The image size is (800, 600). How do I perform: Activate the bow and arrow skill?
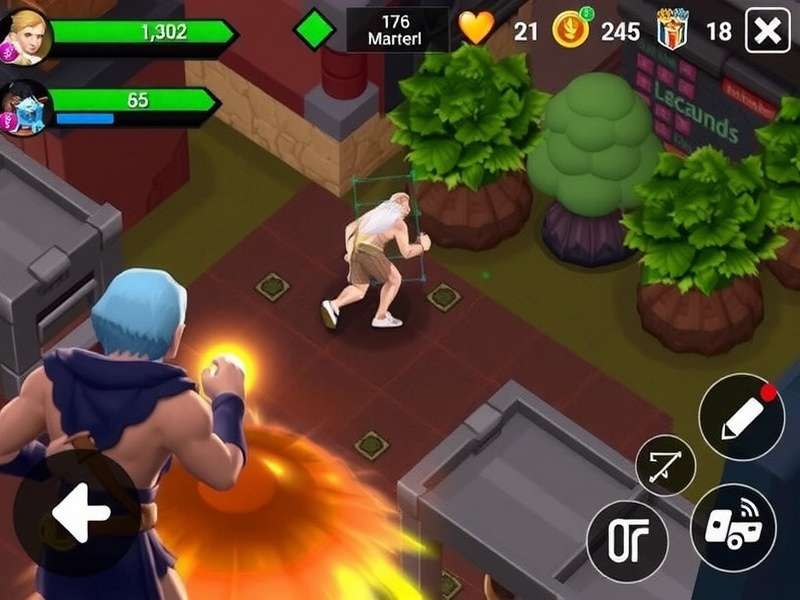click(665, 466)
